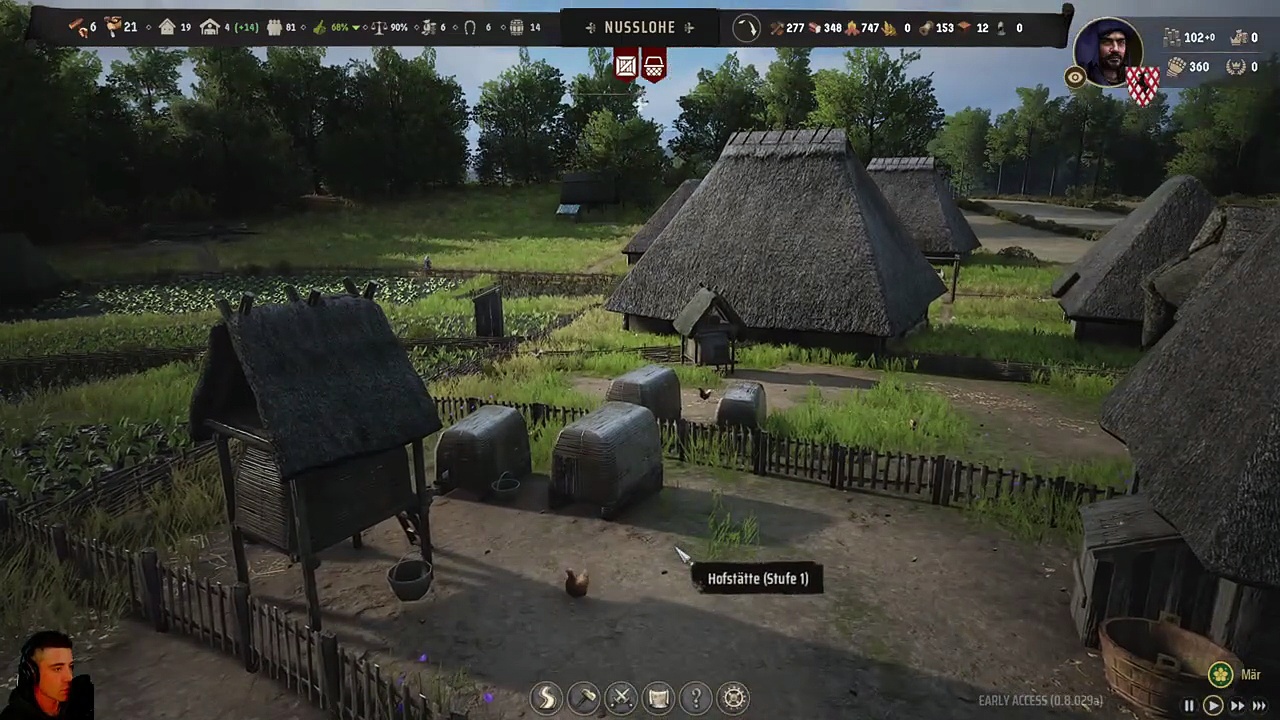1280x720 pixels.
Task: Click the left red banner under Nusslohe
Action: (x=626, y=66)
